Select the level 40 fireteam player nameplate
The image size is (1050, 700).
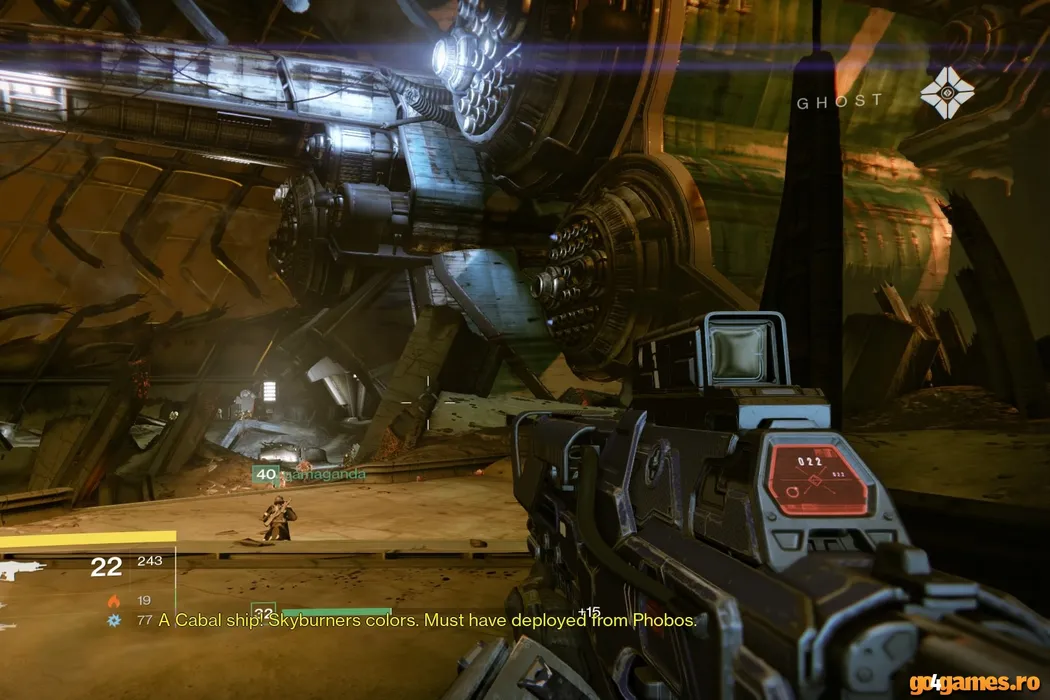coord(308,474)
